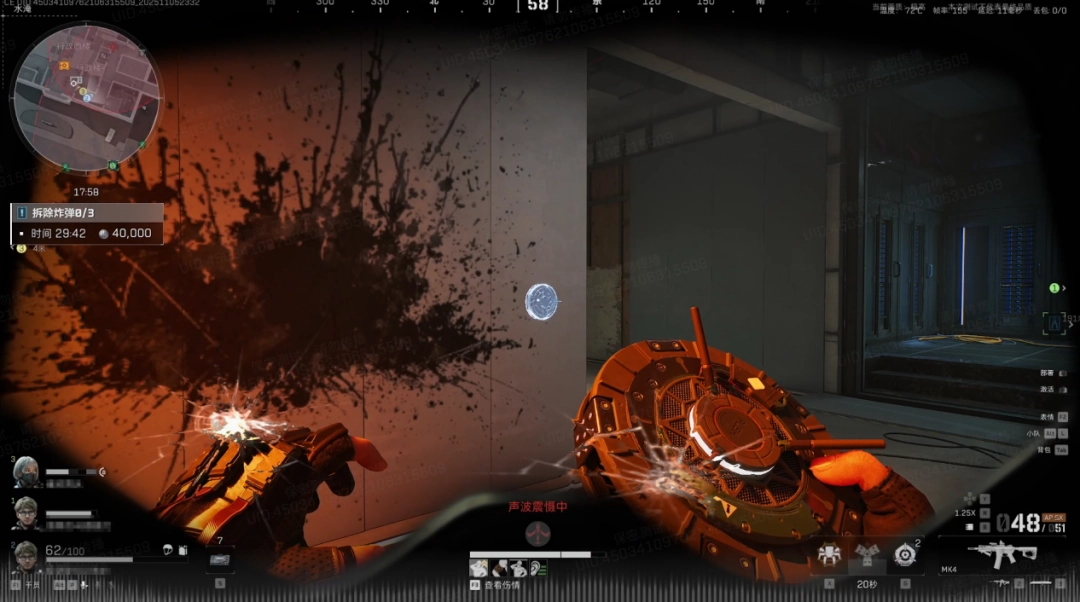This screenshot has height=602, width=1080.
Task: Open the circular minimap
Action: 85,97
